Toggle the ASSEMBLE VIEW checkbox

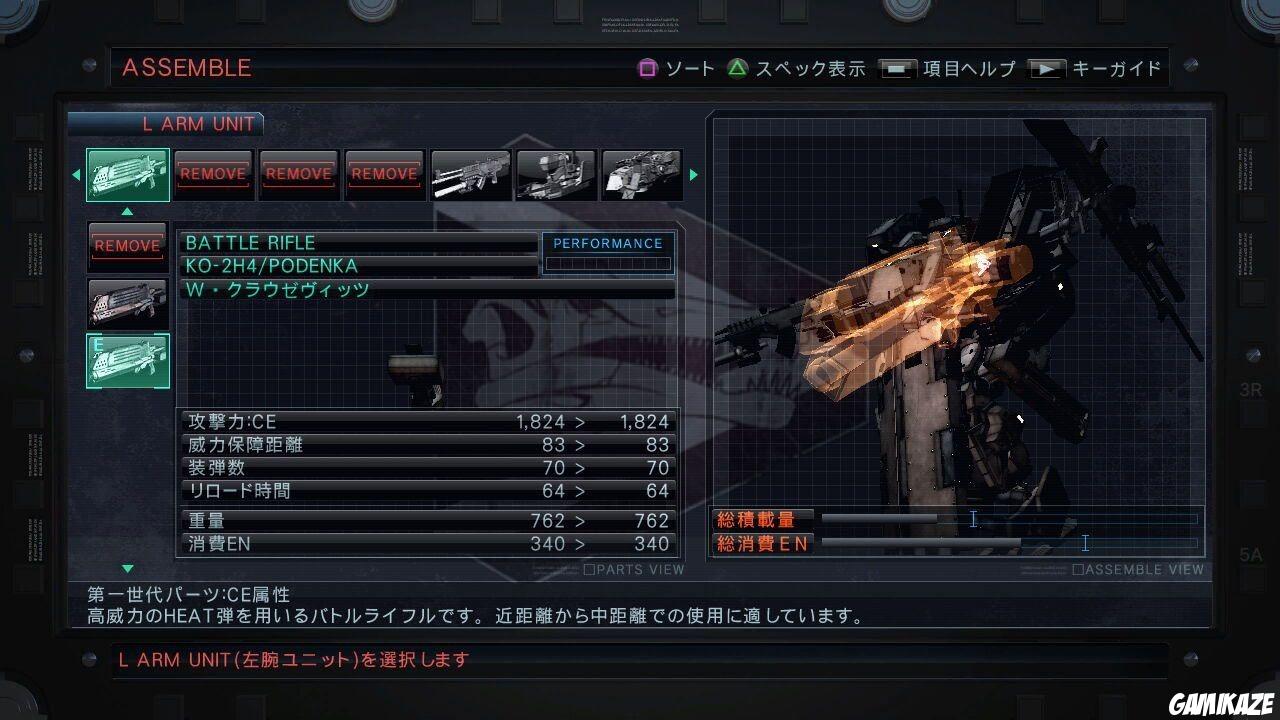click(x=1080, y=568)
